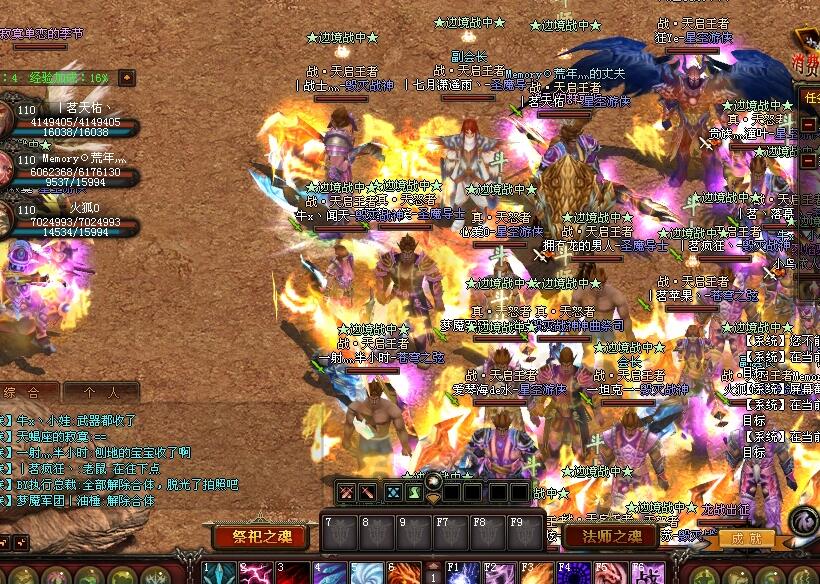The height and width of the screenshot is (584, 820).
Task: Switch to the 个人 chat tab
Action: coord(100,392)
